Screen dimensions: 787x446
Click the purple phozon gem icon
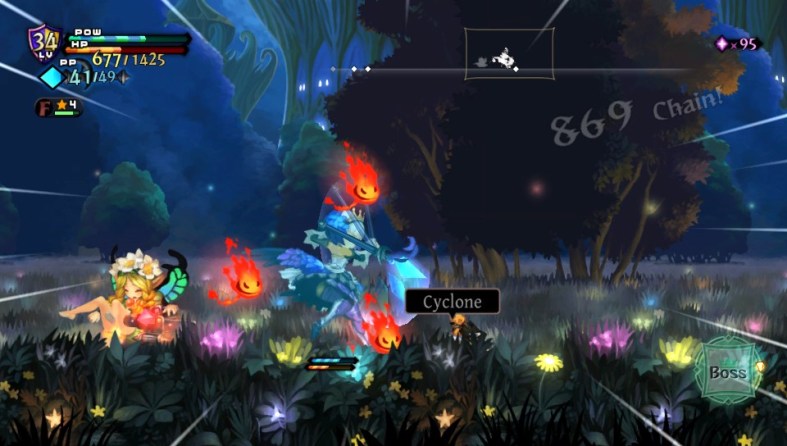[722, 43]
